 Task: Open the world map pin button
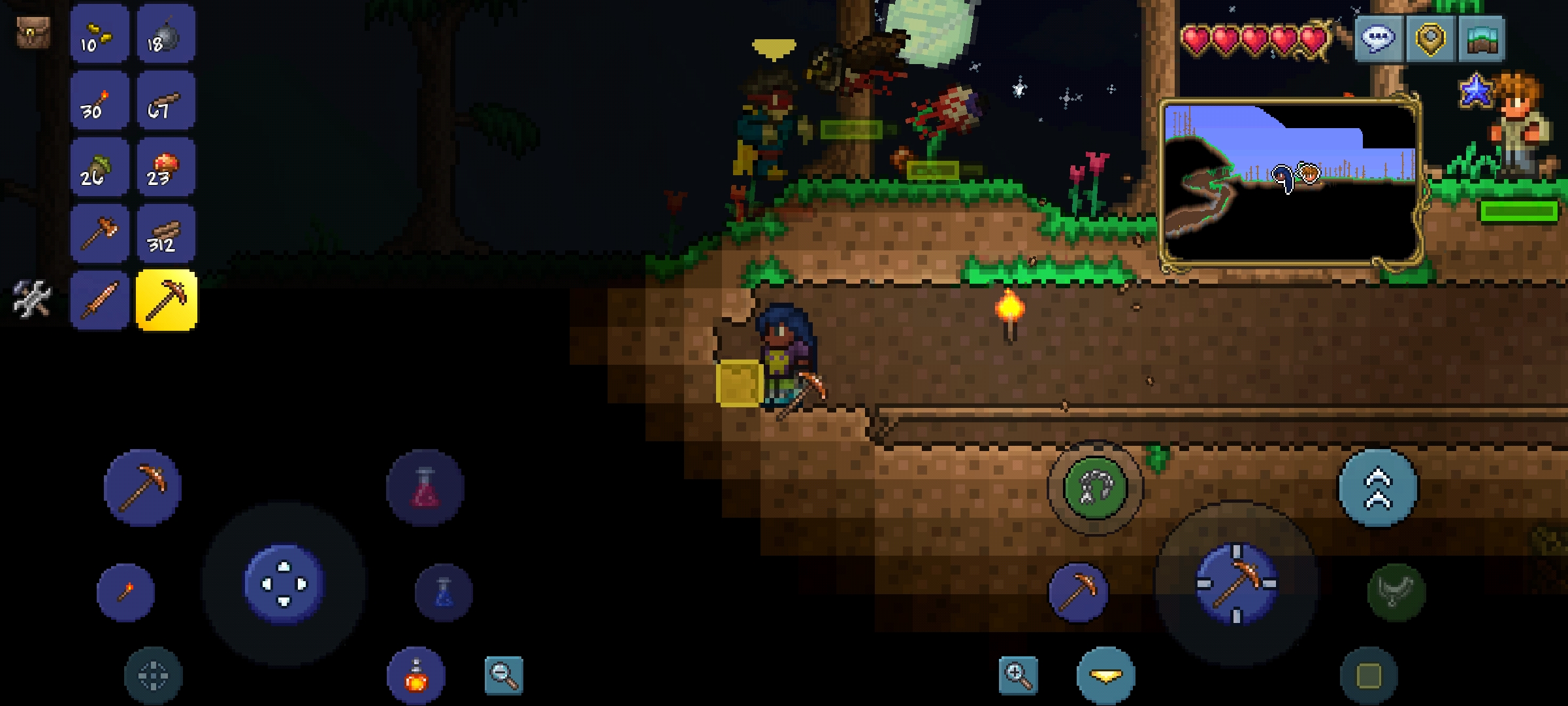(1429, 39)
